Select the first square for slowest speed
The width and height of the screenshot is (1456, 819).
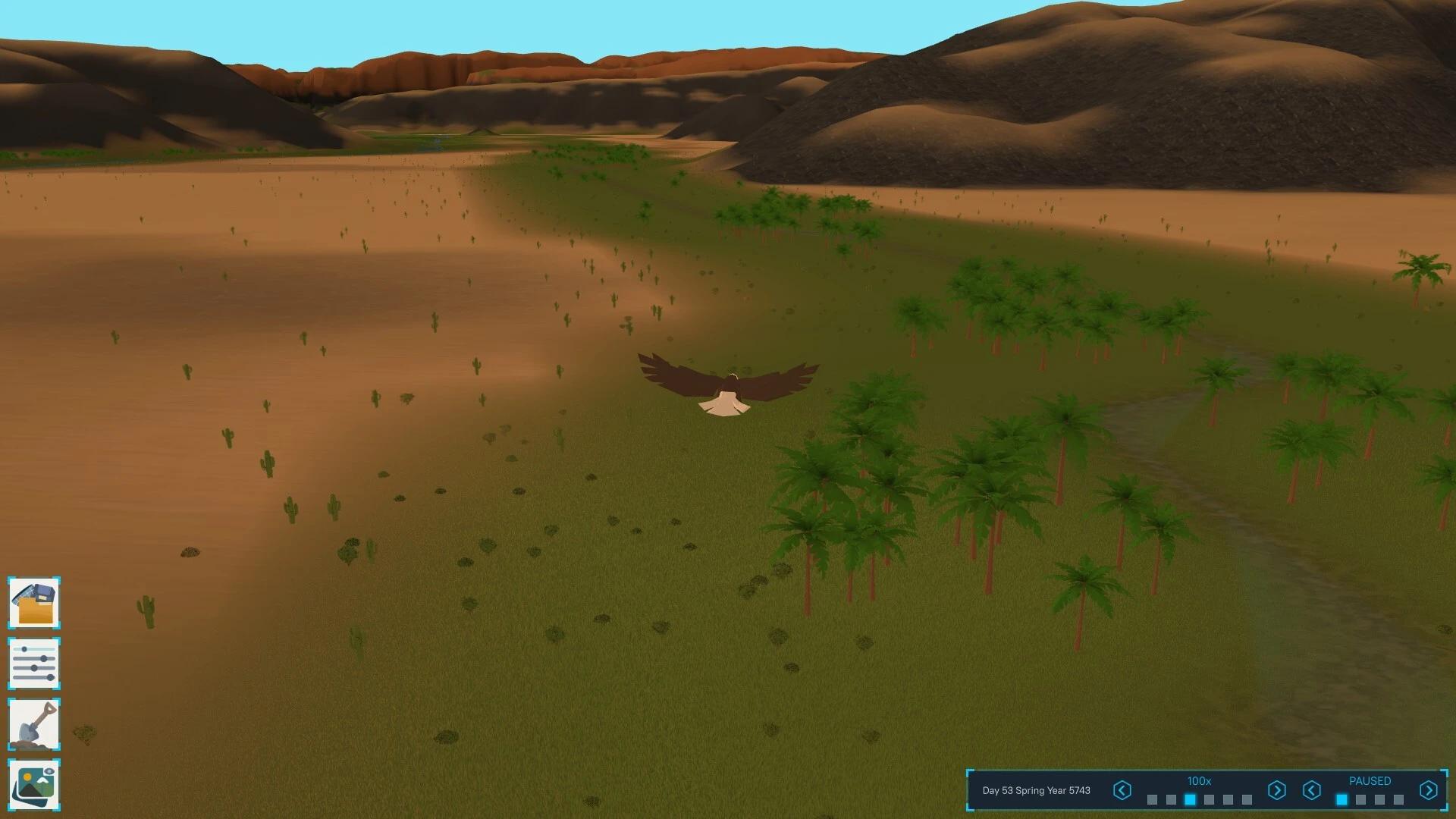pos(1151,799)
